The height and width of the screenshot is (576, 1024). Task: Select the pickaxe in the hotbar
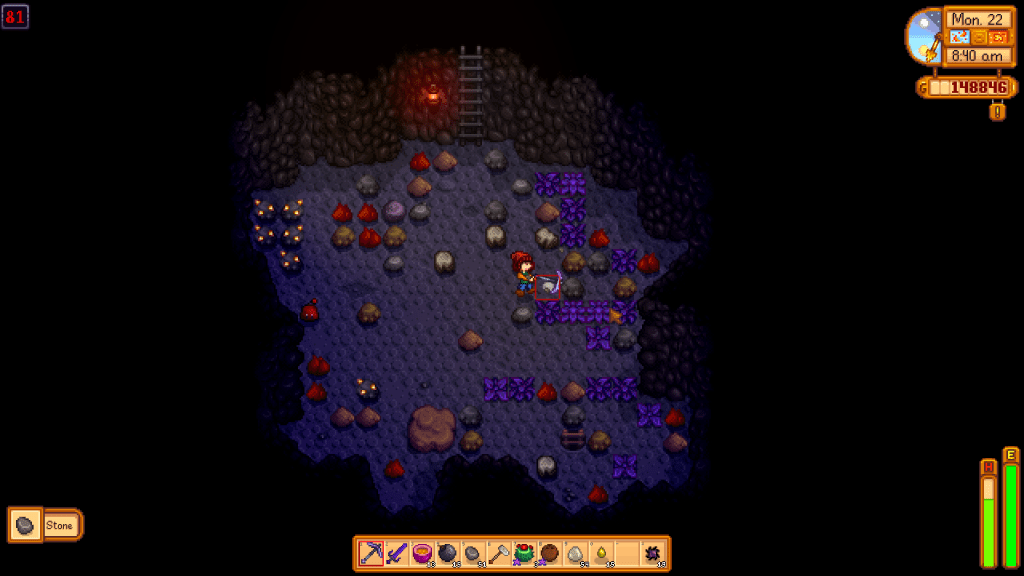point(371,553)
